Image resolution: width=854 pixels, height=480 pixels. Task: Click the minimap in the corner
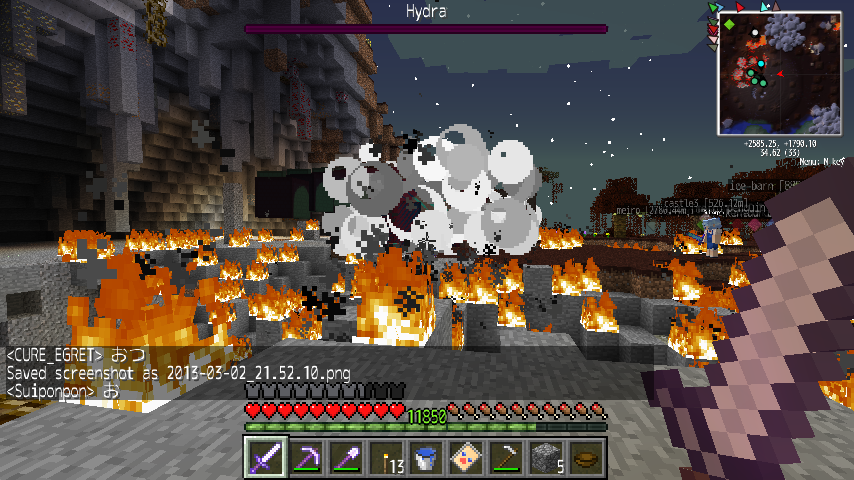780,73
